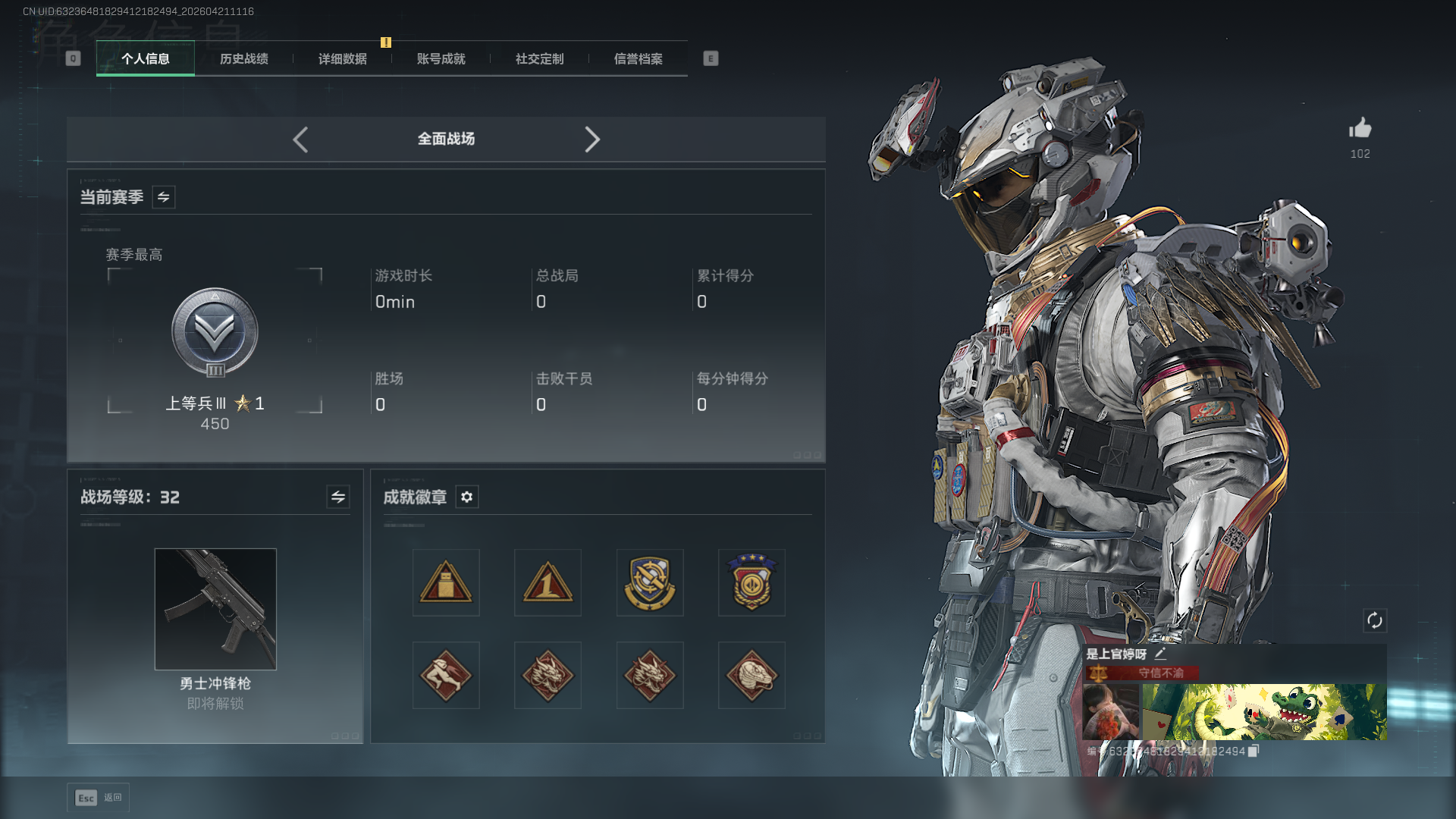Viewport: 1456px width, 819px height.
Task: Select the red triangle number 1 badge
Action: [x=548, y=582]
